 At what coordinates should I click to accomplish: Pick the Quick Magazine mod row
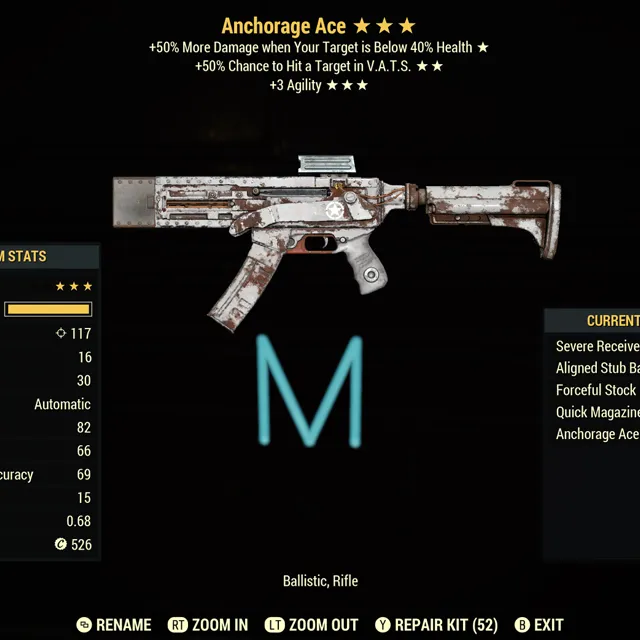pos(597,412)
